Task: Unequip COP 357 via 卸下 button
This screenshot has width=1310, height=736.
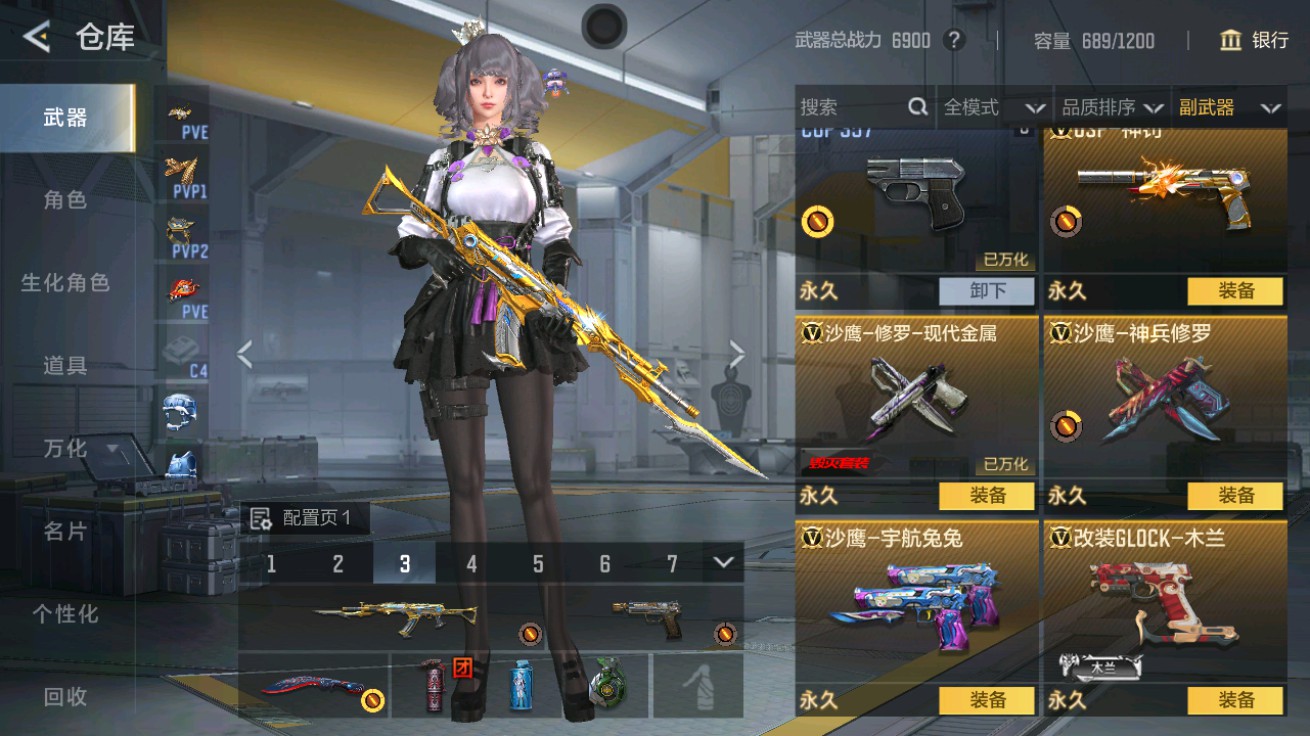Action: coord(986,290)
